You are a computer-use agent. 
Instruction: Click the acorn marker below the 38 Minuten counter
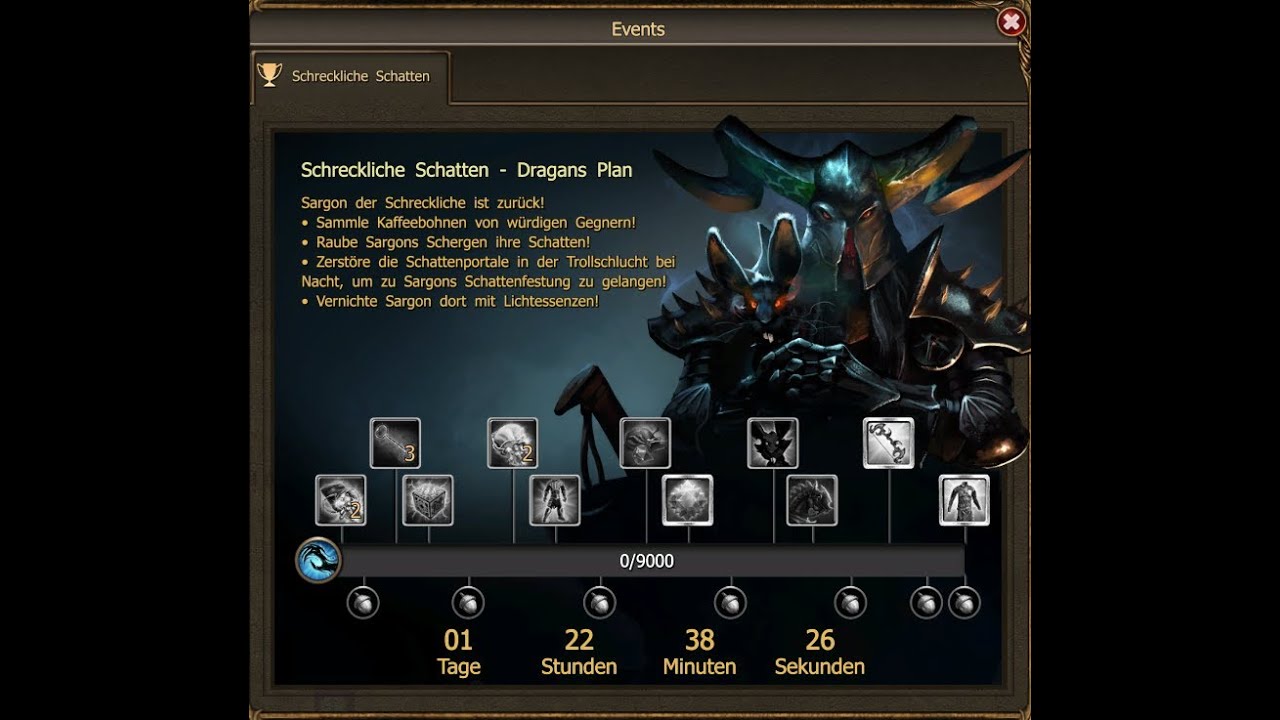pos(731,603)
